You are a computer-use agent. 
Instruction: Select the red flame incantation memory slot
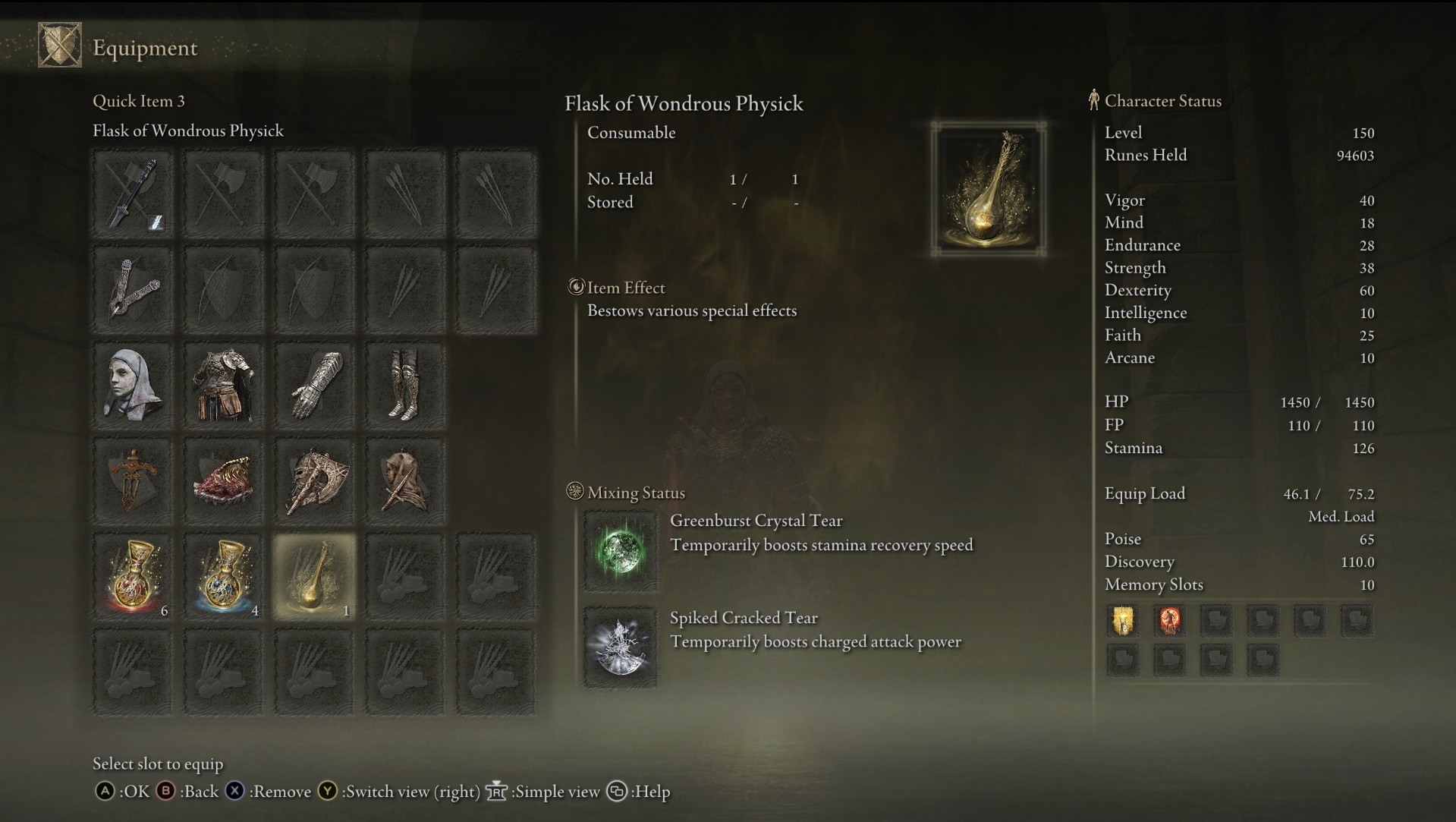pyautogui.click(x=1169, y=621)
